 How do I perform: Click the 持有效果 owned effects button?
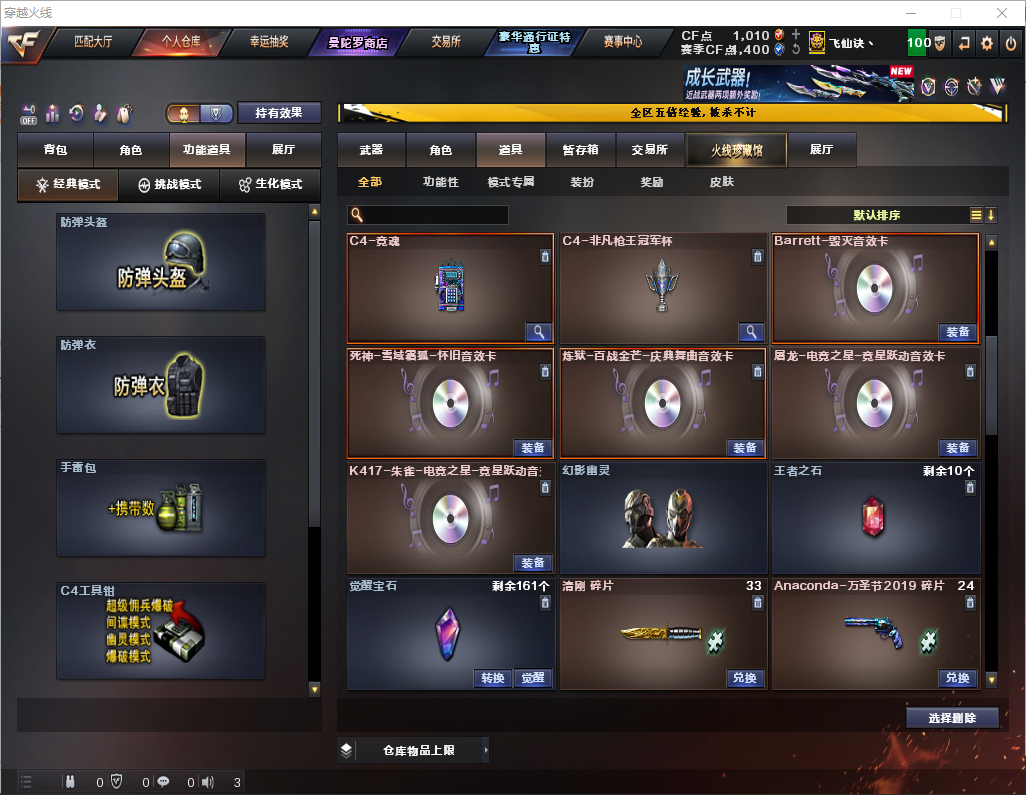(279, 113)
